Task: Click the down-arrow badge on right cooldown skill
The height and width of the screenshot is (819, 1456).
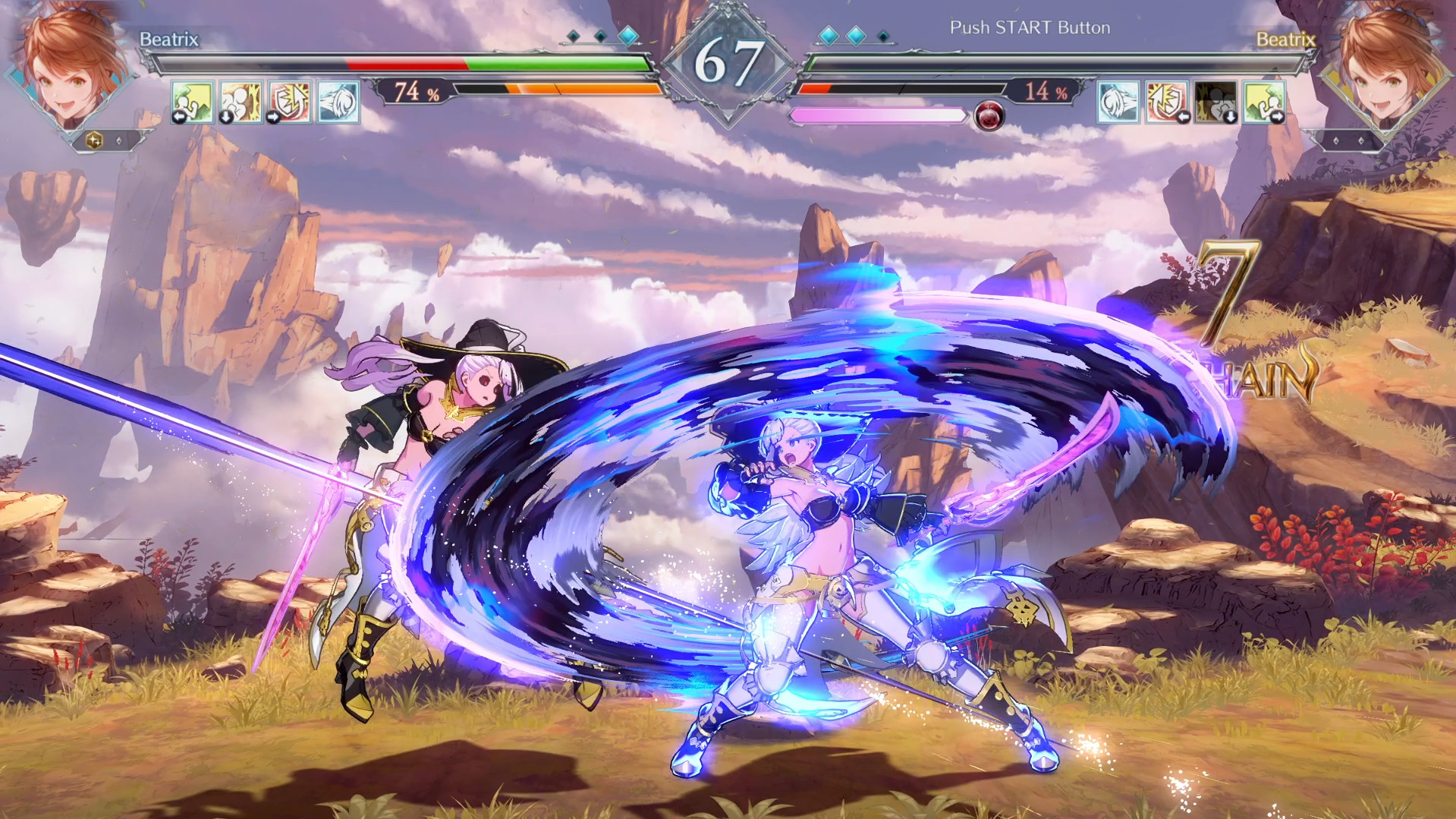Action: click(1230, 117)
